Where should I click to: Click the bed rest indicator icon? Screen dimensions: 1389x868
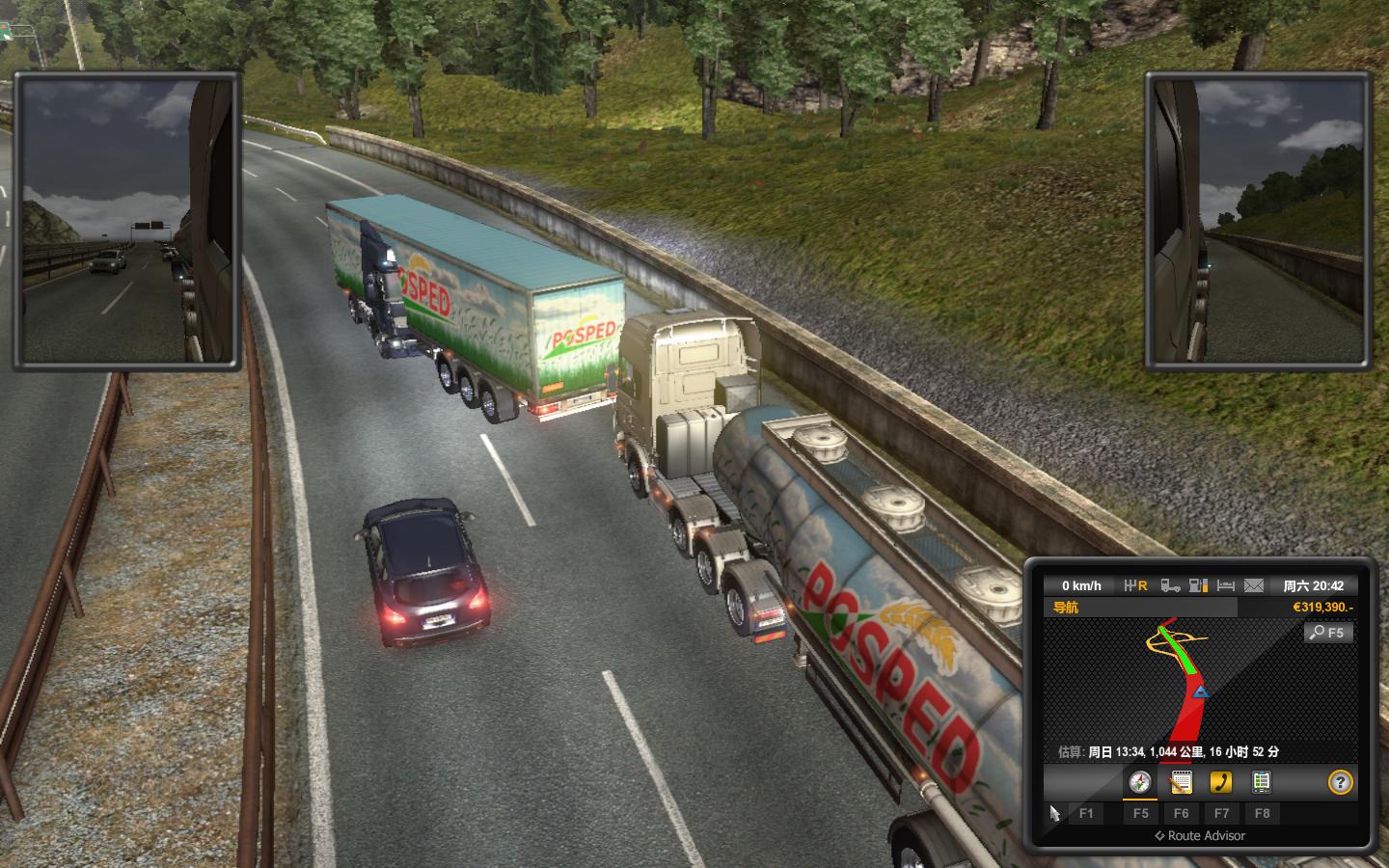[1226, 585]
